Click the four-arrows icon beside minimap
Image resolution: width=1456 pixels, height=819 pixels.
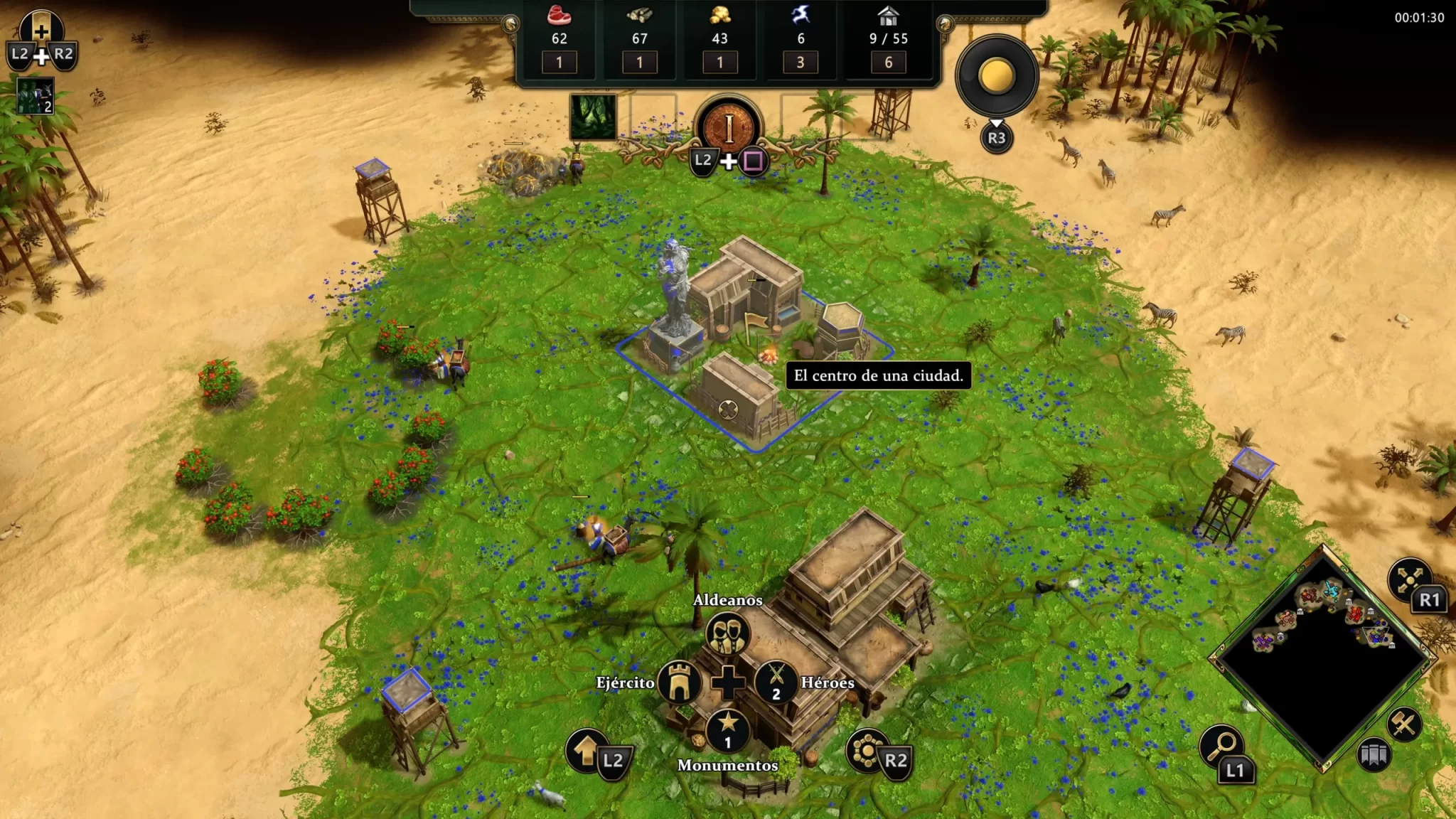[x=1408, y=578]
